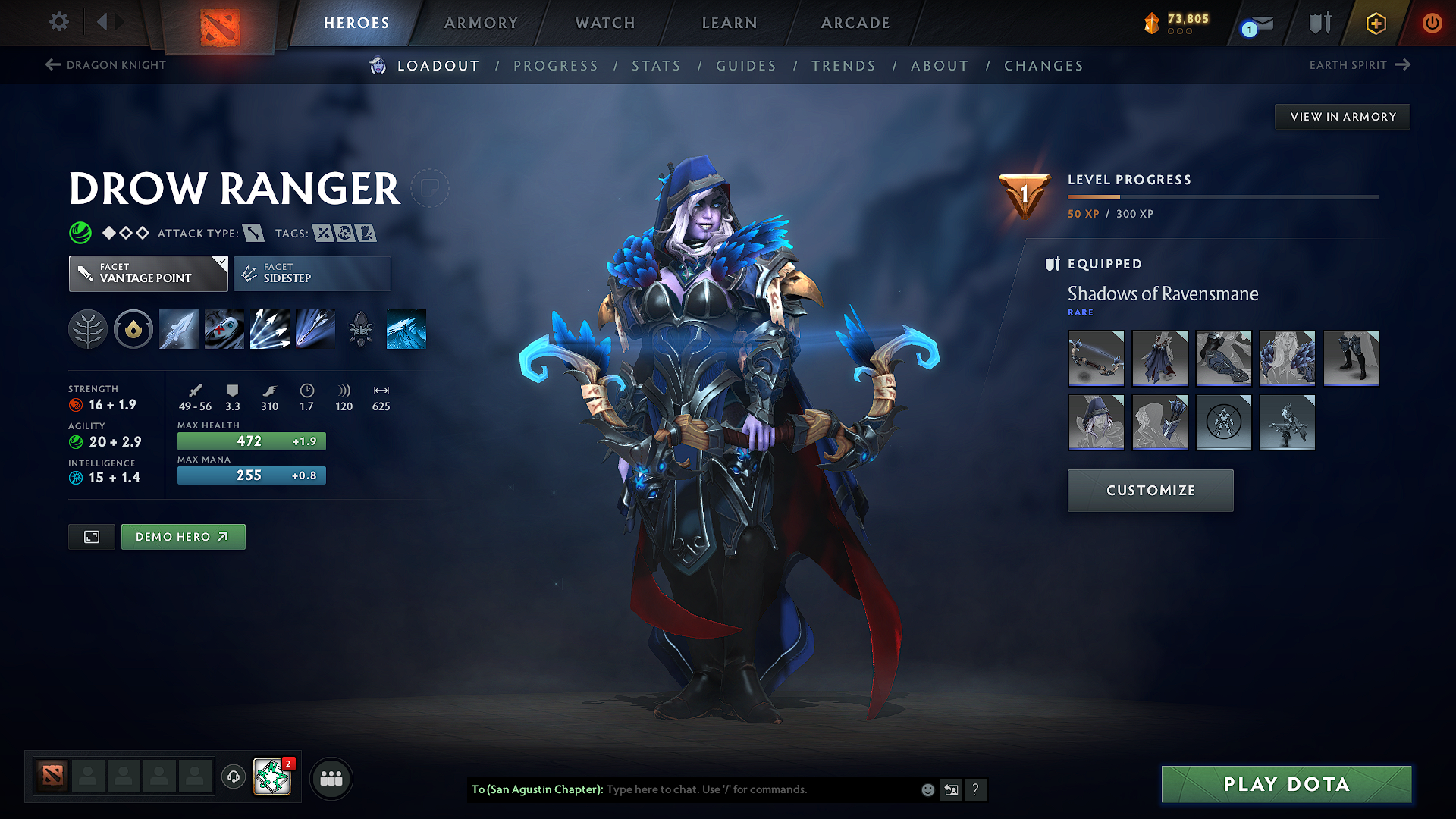This screenshot has width=1456, height=819.
Task: Open the ARMORY menu
Action: pyautogui.click(x=481, y=23)
